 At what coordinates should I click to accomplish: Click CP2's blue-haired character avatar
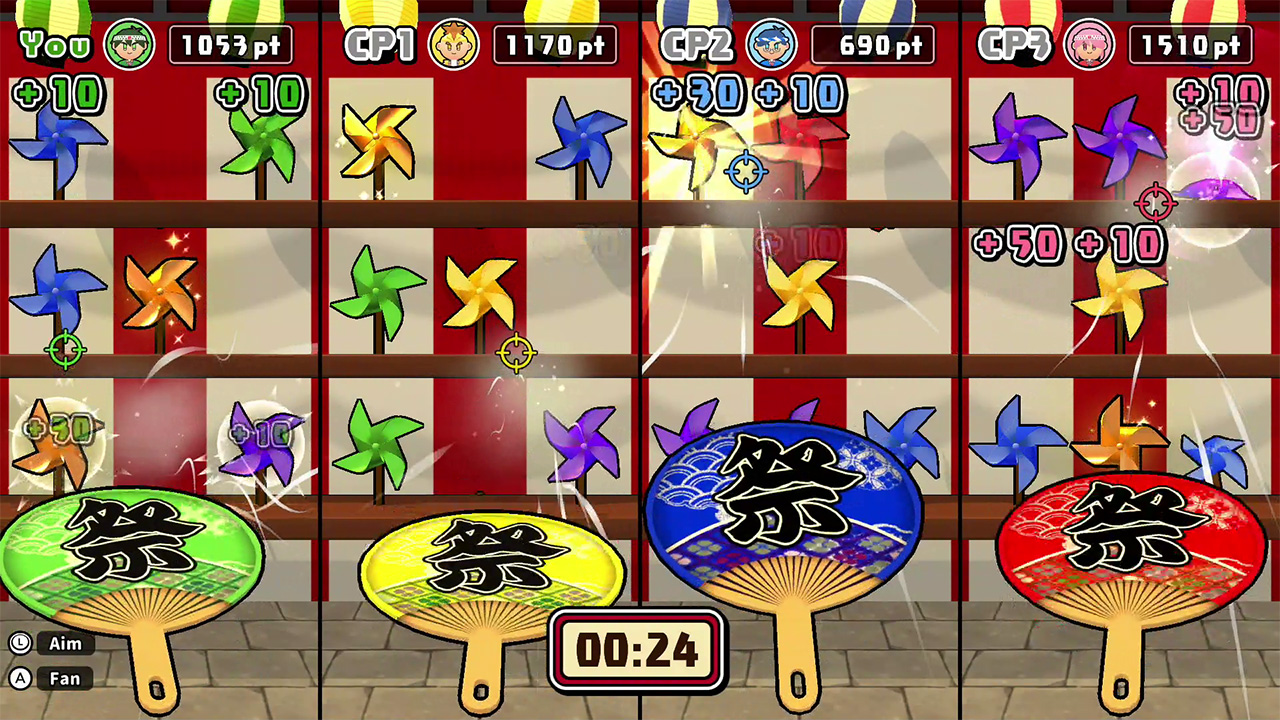coord(771,43)
